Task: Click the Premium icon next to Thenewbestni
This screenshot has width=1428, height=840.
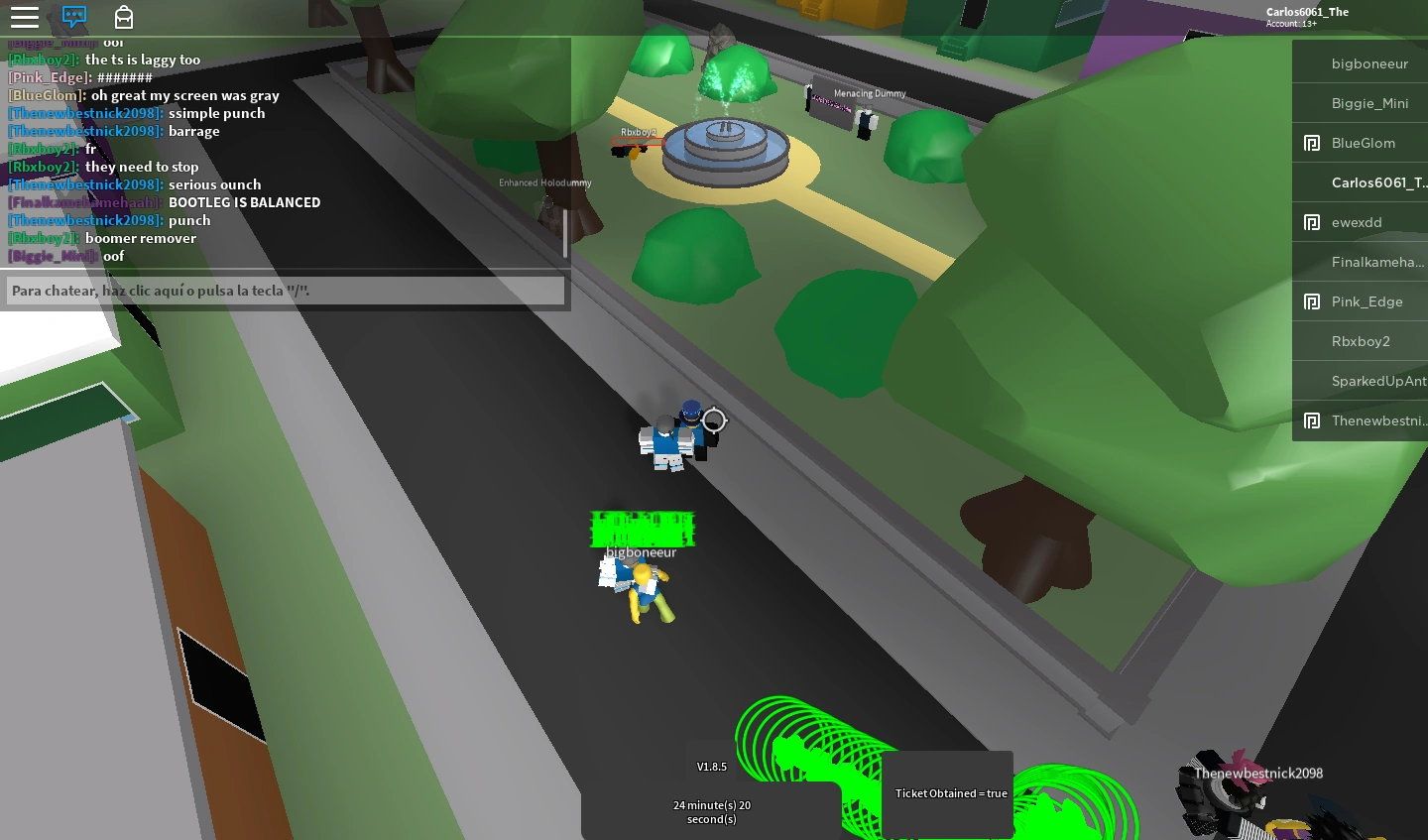Action: tap(1313, 420)
